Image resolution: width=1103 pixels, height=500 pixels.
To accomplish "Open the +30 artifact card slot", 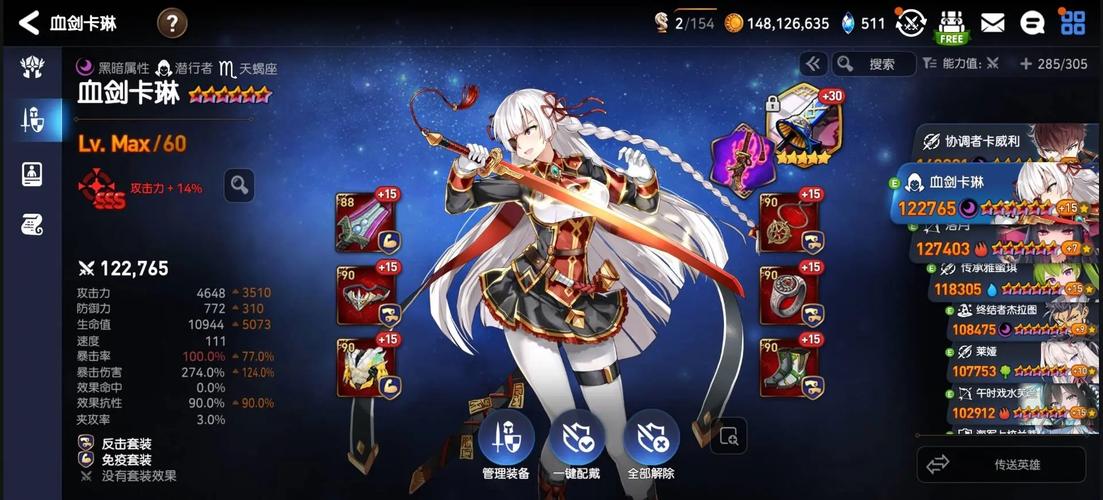I will pos(804,126).
